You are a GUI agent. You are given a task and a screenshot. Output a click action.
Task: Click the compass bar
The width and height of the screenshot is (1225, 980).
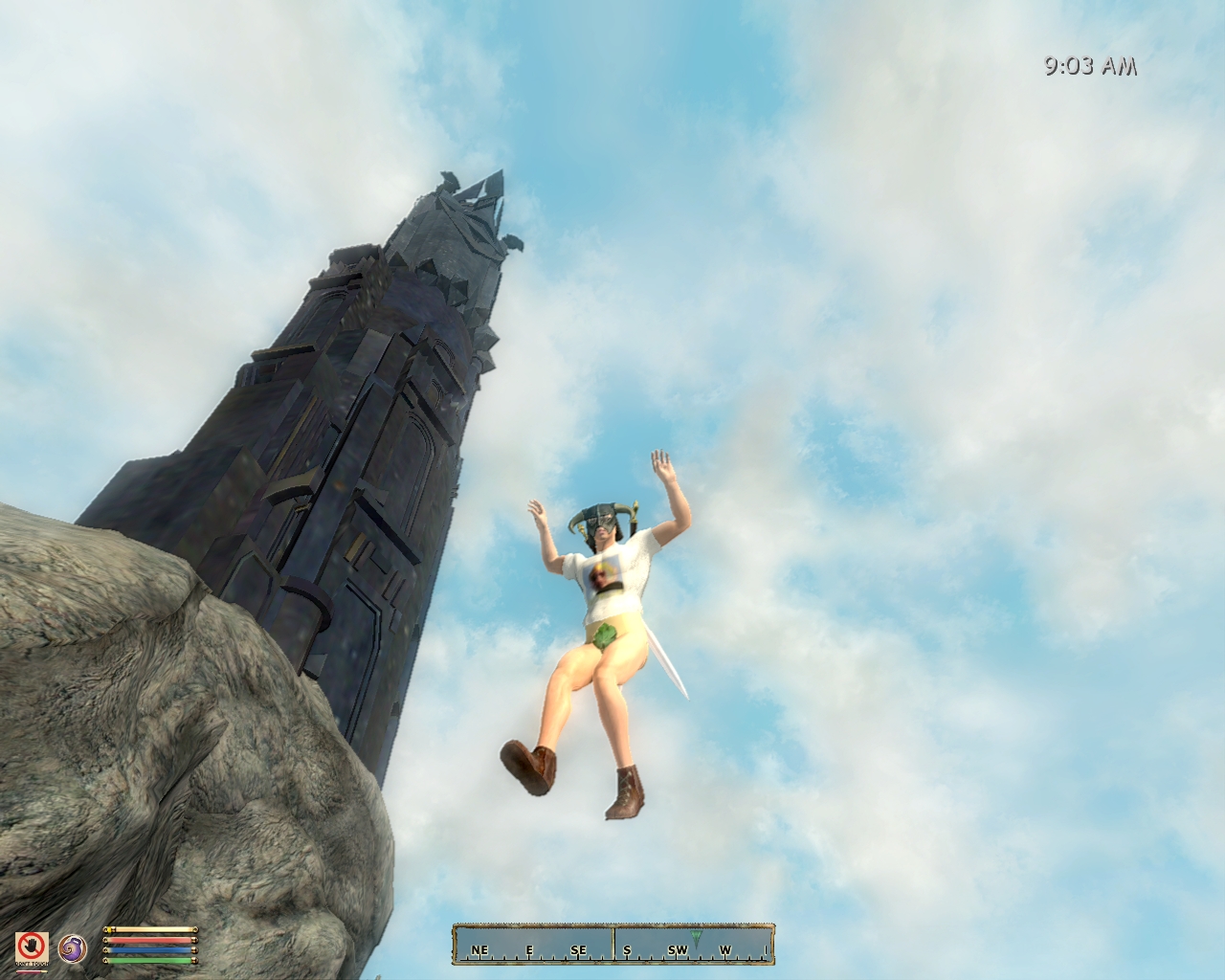coord(612,944)
